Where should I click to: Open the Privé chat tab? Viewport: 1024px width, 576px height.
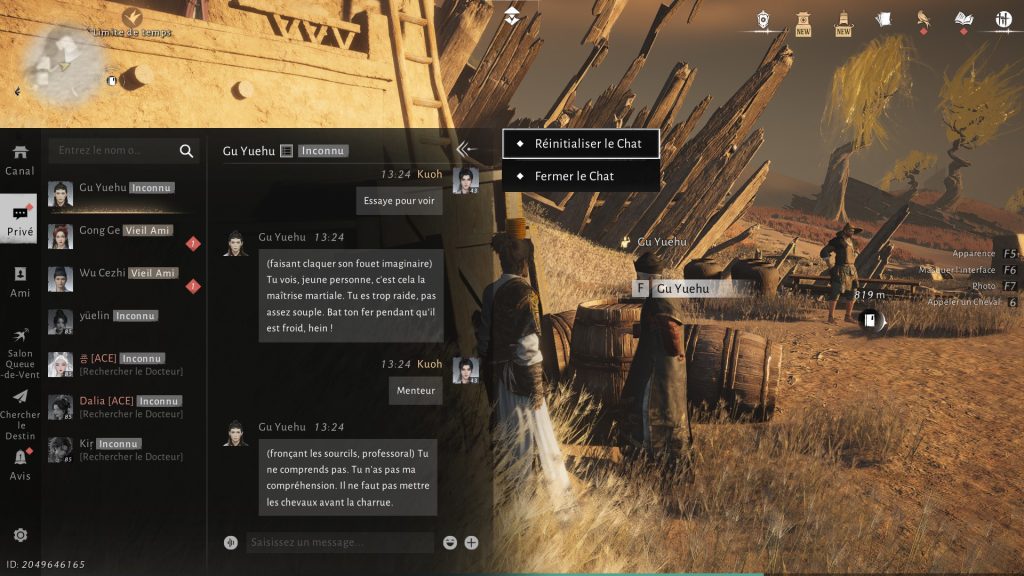tap(20, 221)
